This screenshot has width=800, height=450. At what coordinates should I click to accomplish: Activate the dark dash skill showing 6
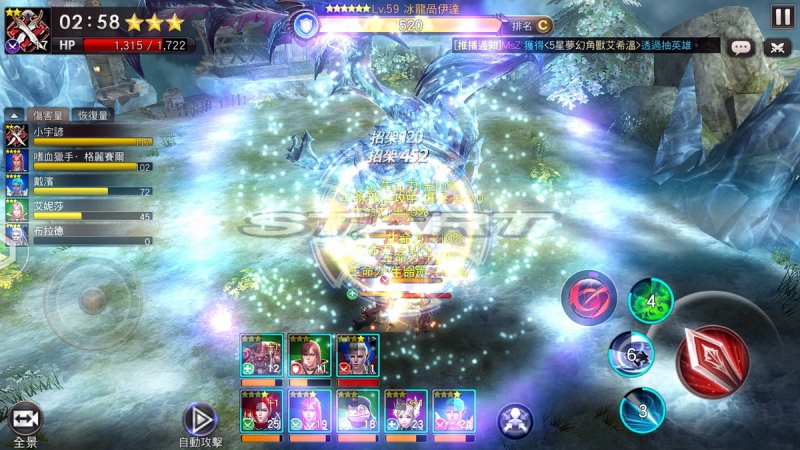631,354
